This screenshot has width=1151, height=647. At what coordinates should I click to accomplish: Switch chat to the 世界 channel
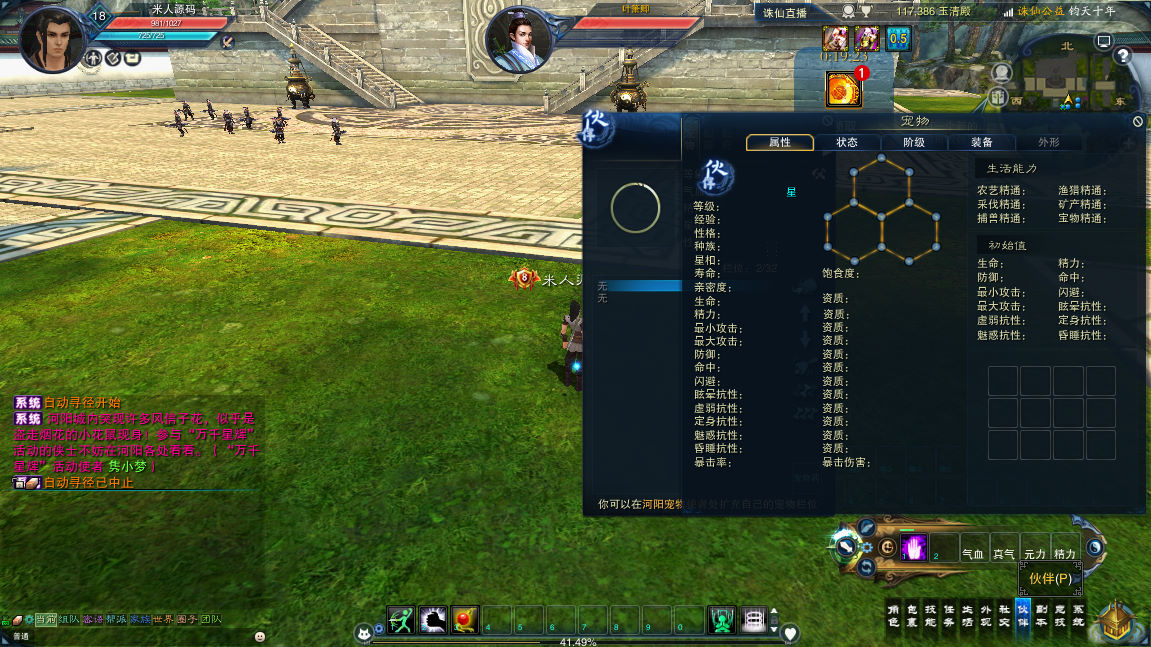pos(162,619)
